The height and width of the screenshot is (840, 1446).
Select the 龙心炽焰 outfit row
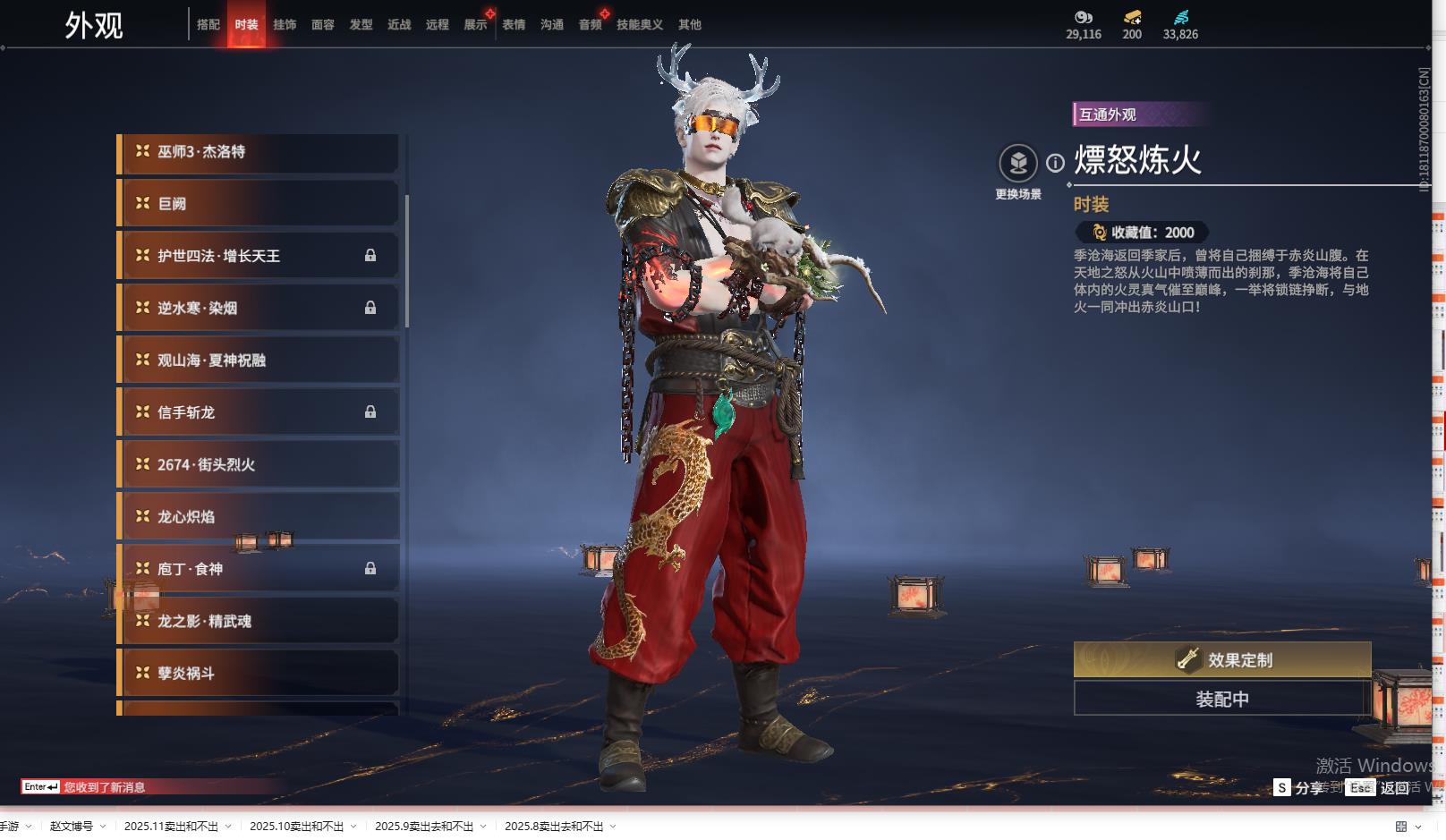coord(258,517)
